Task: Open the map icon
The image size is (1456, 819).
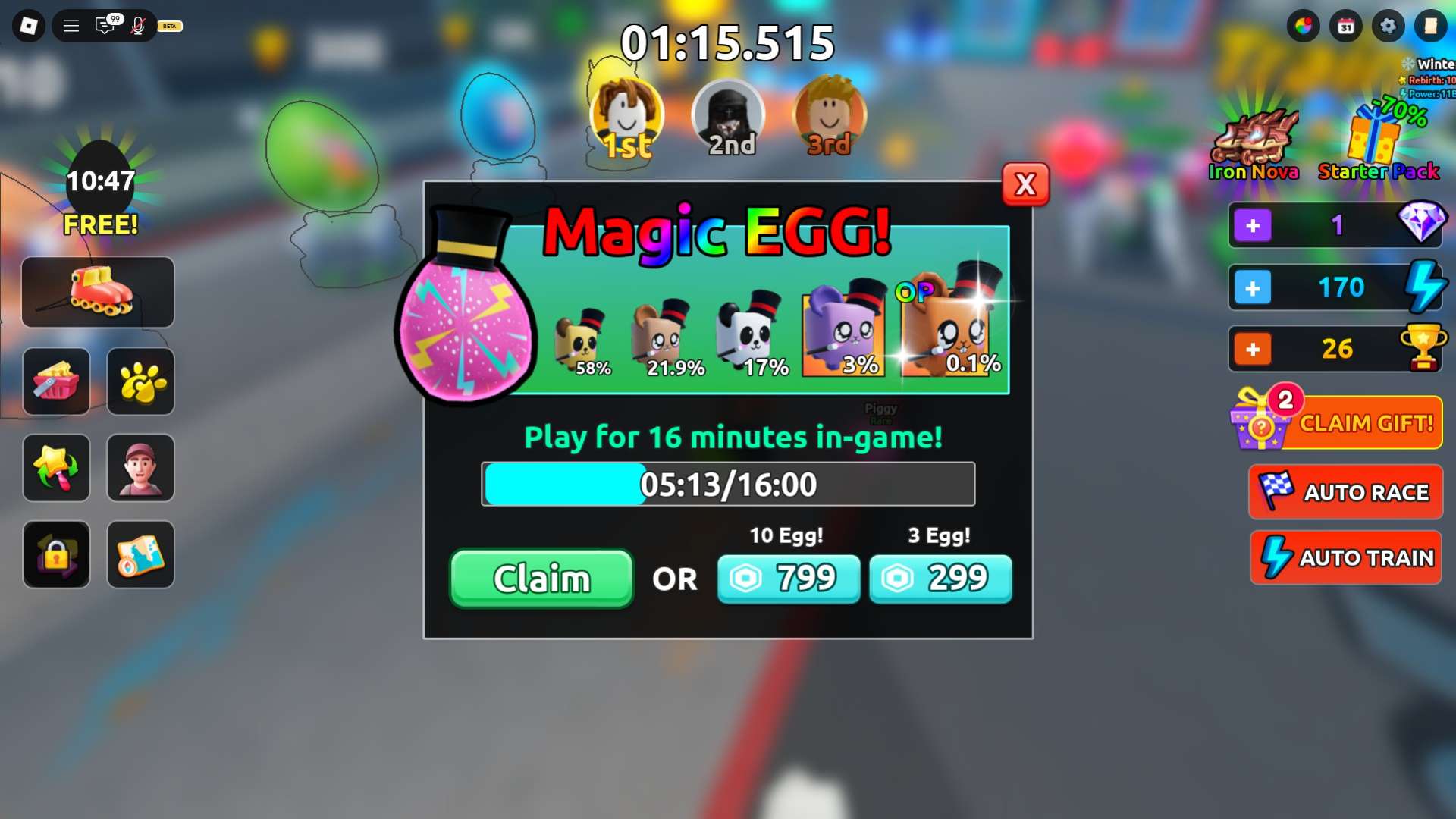Action: (140, 554)
